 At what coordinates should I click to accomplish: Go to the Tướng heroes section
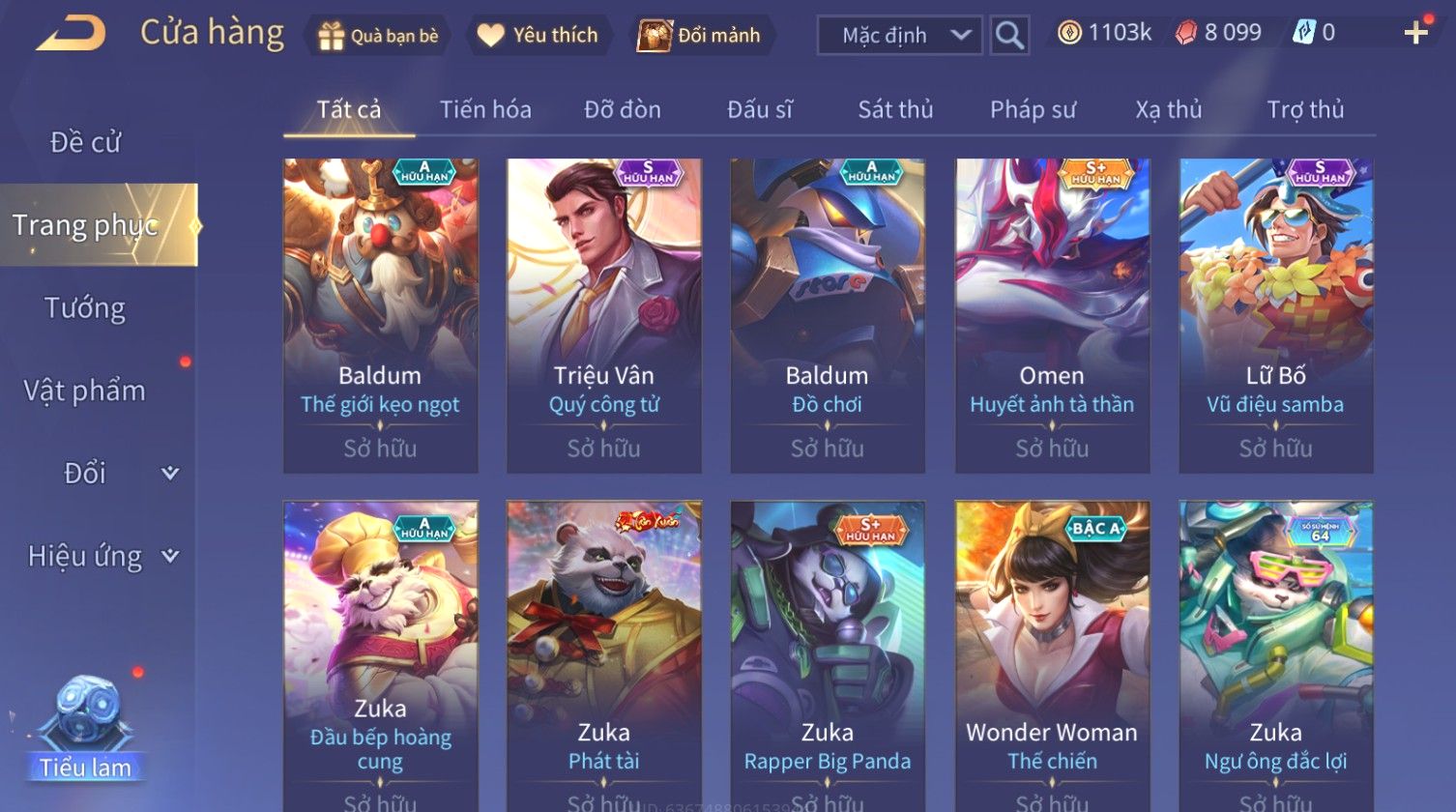pyautogui.click(x=85, y=308)
